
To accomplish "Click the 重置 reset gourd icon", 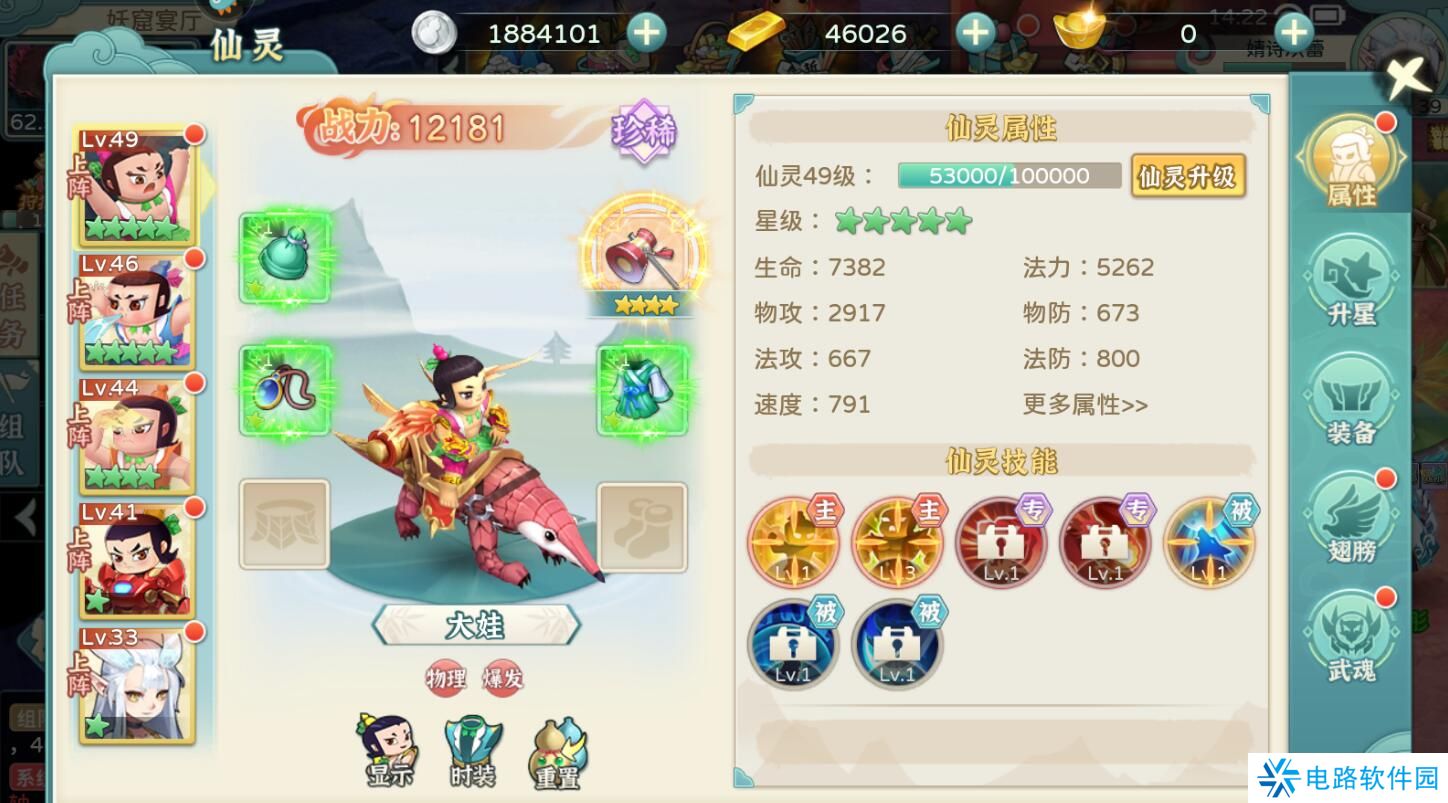I will (557, 748).
